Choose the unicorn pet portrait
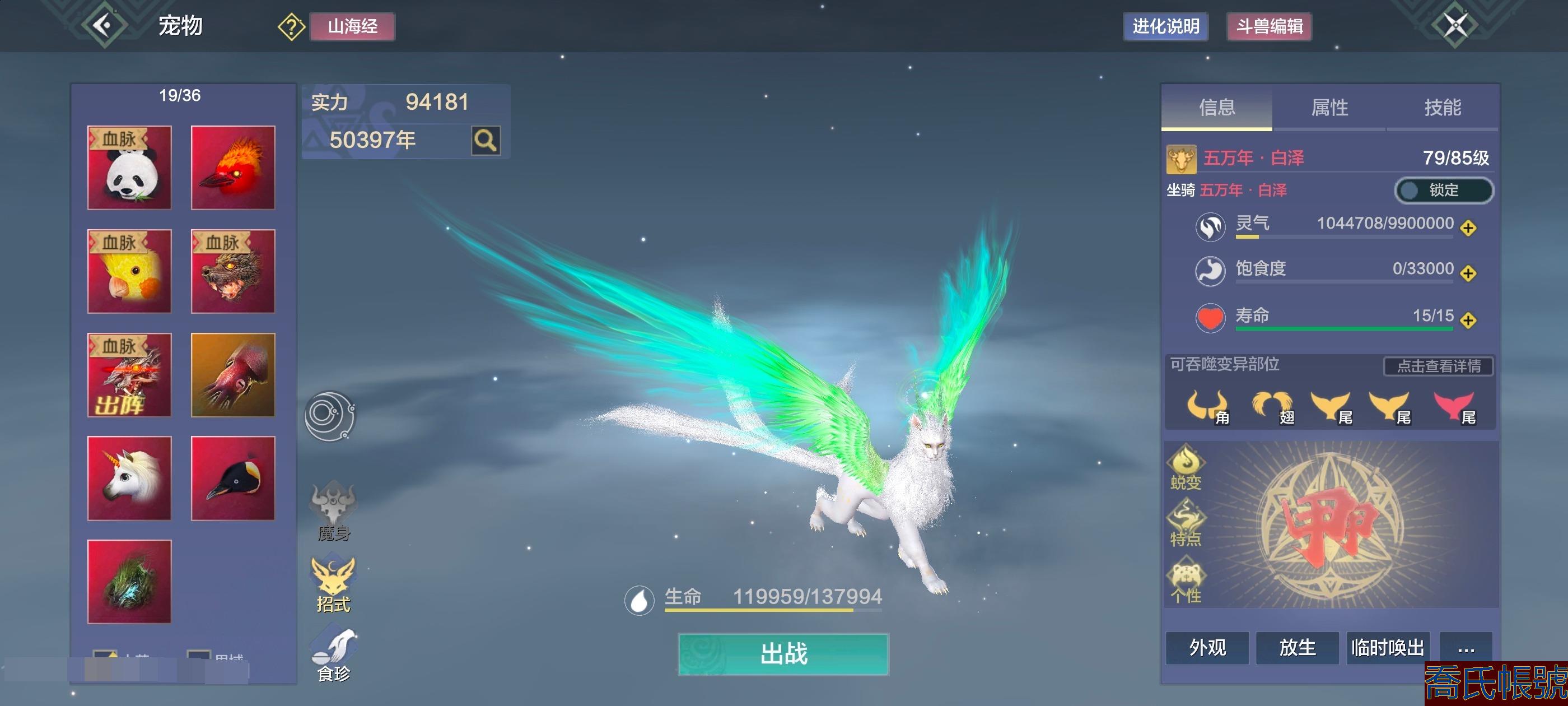1568x706 pixels. point(129,478)
